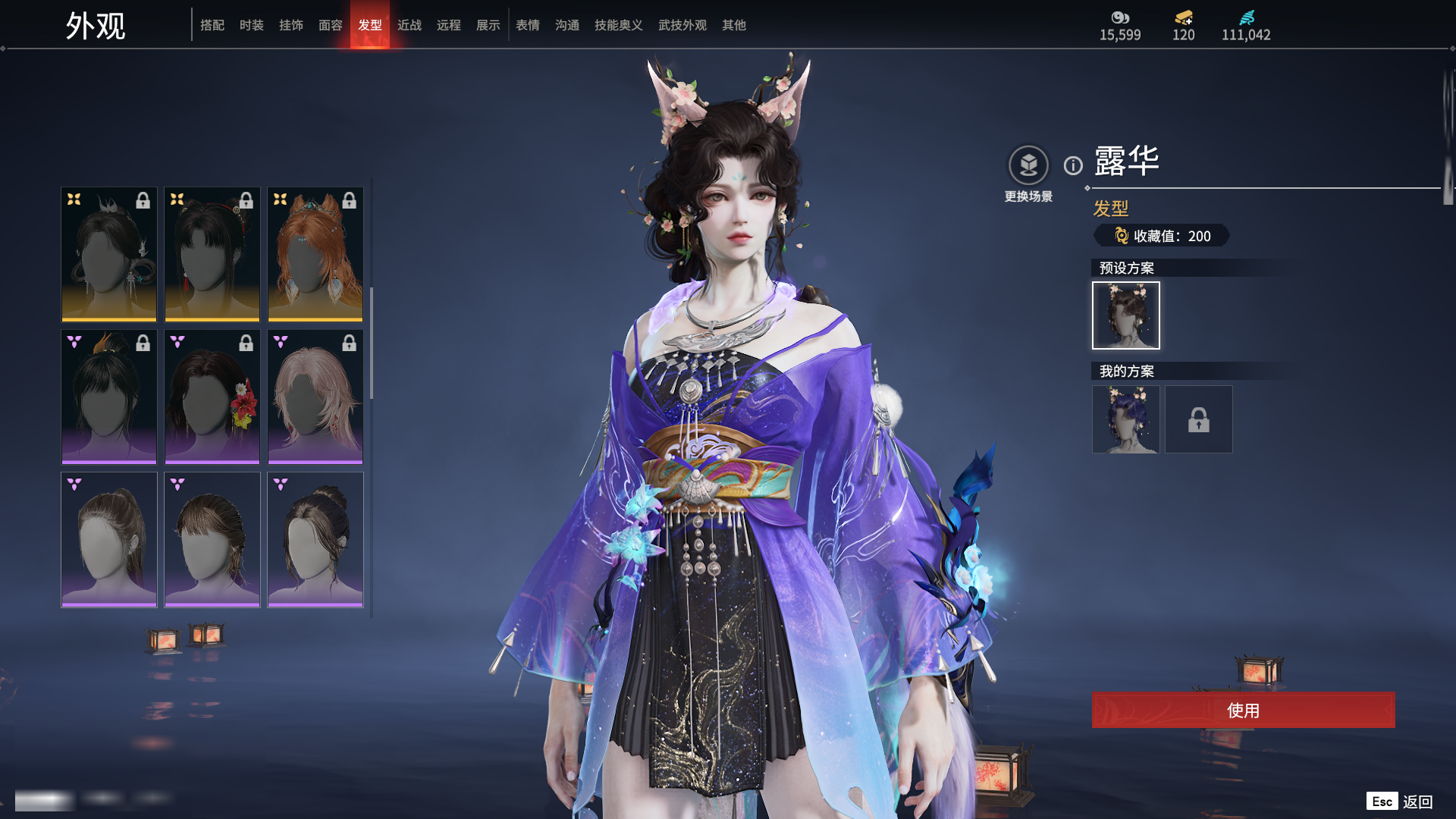
Task: Open the 其他 tab
Action: pyautogui.click(x=734, y=25)
